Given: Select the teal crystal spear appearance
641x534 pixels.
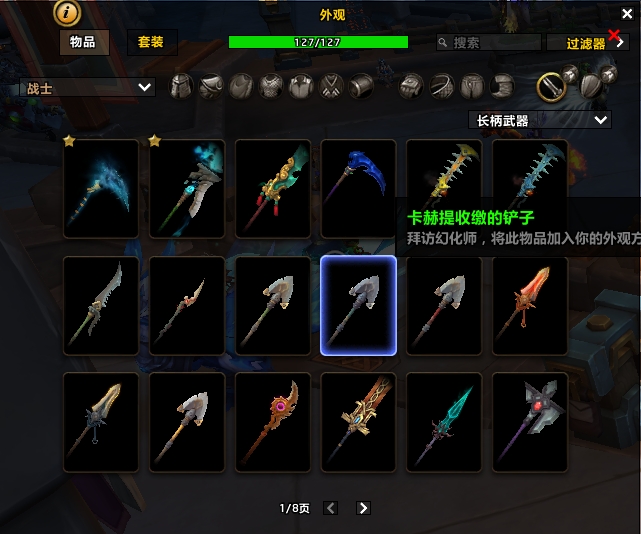Looking at the screenshot, I should (444, 422).
